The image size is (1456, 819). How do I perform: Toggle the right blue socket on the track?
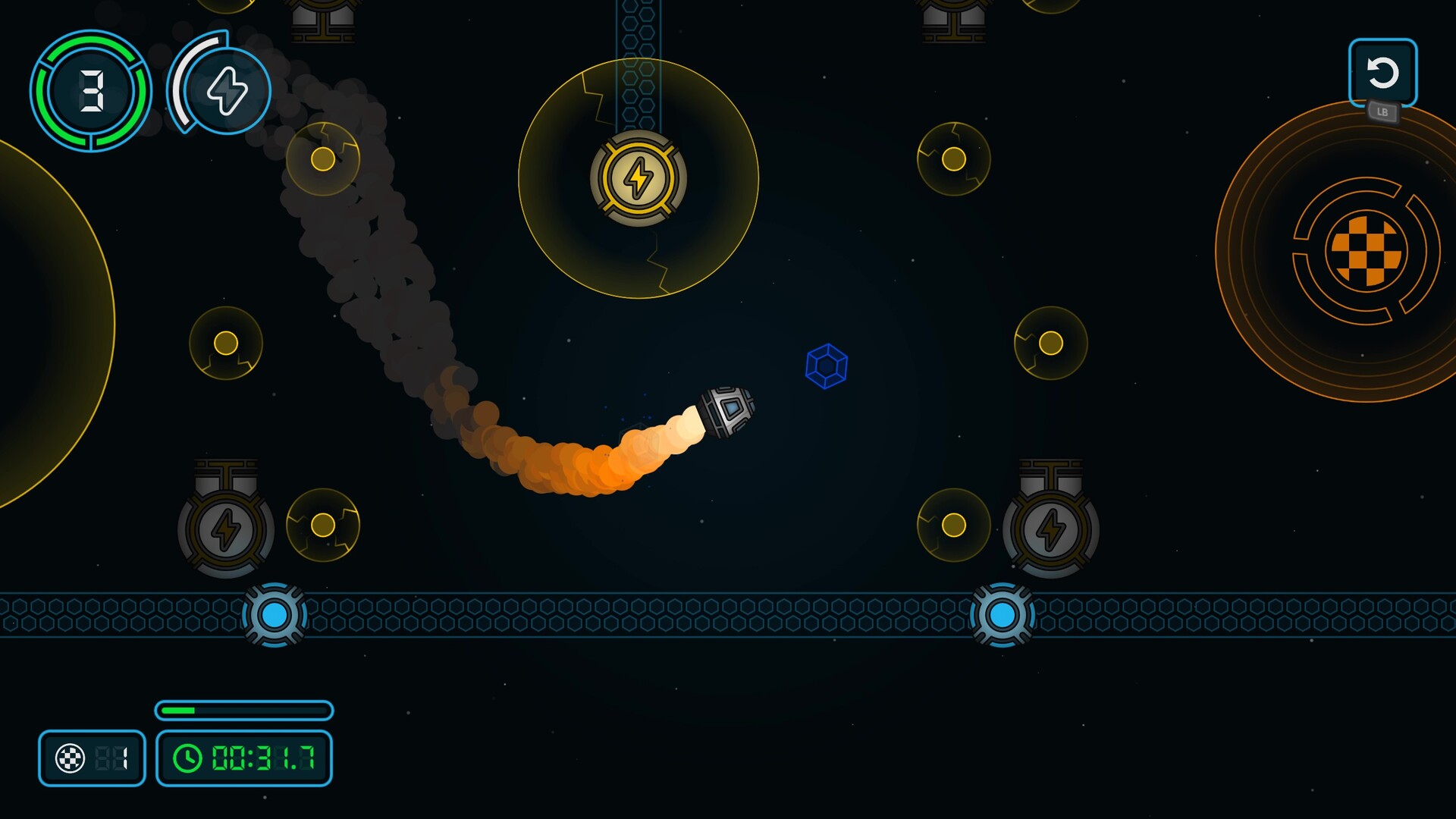click(1001, 616)
